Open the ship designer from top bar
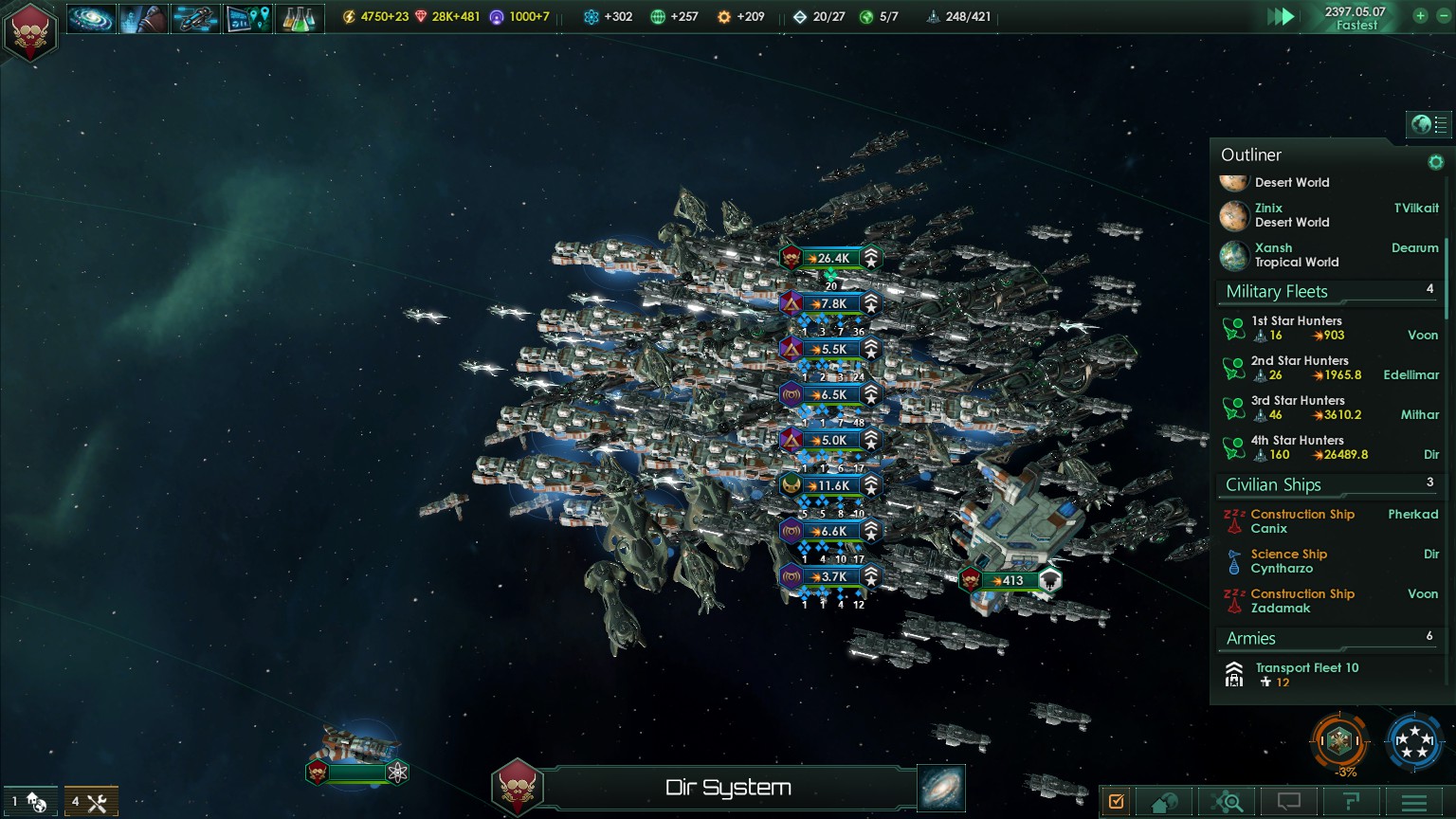This screenshot has width=1456, height=819. 195,18
